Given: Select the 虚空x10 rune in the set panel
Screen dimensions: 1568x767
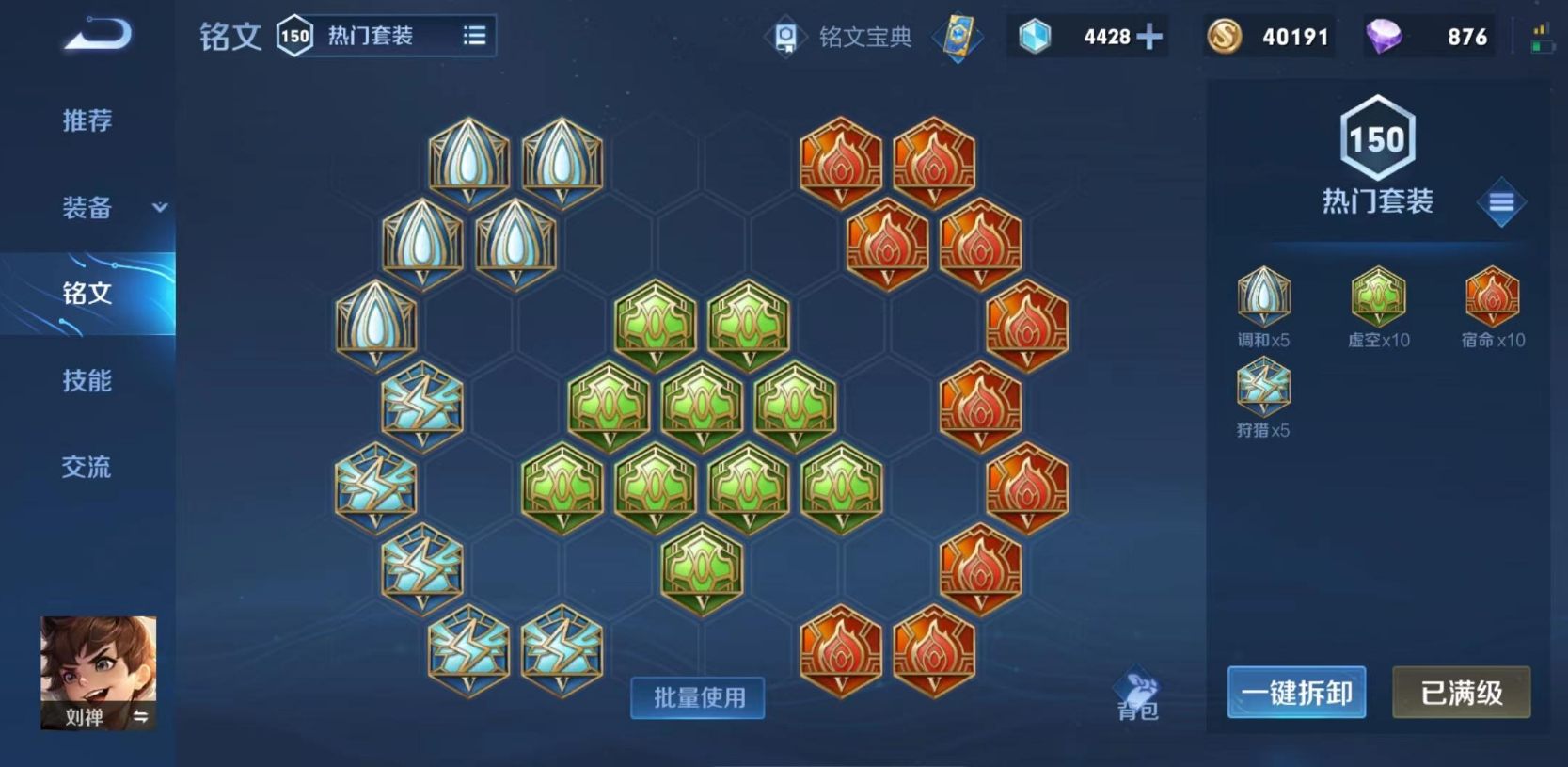Looking at the screenshot, I should 1377,298.
